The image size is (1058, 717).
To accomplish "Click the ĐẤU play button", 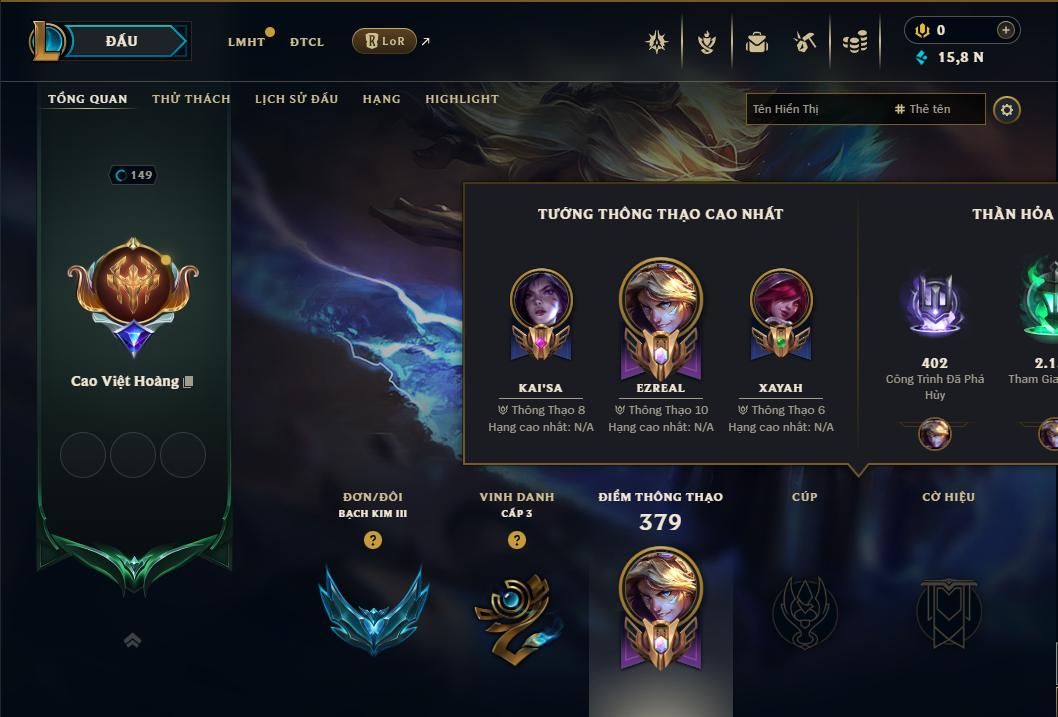I will [122, 41].
